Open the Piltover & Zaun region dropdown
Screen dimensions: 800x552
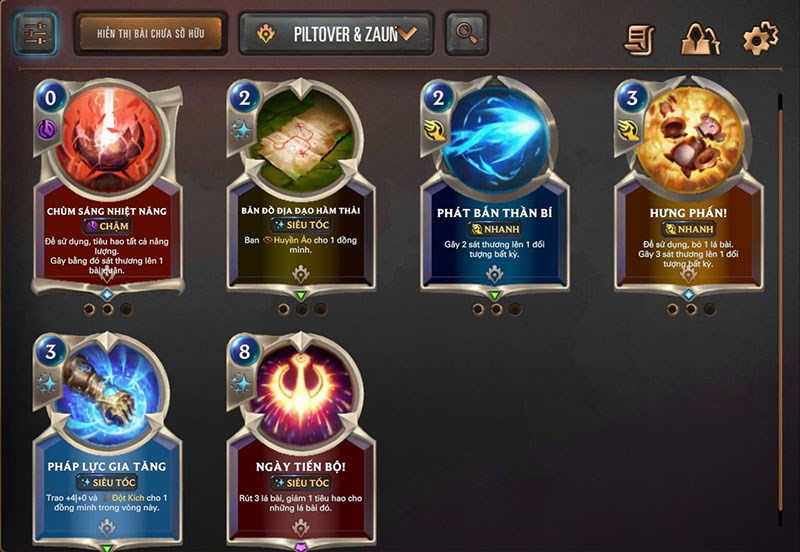tap(336, 34)
